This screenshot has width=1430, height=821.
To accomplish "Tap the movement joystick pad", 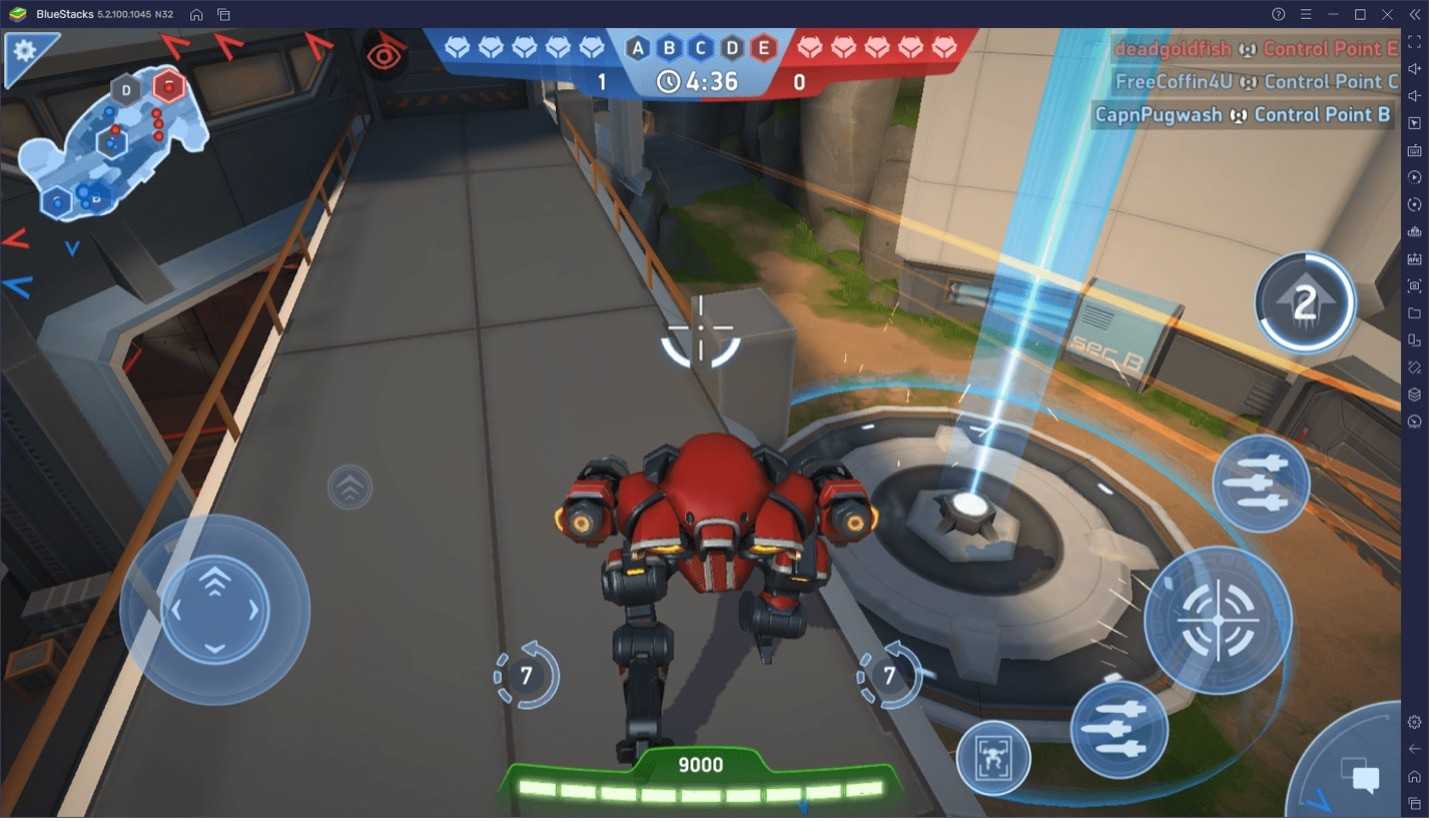I will point(215,609).
